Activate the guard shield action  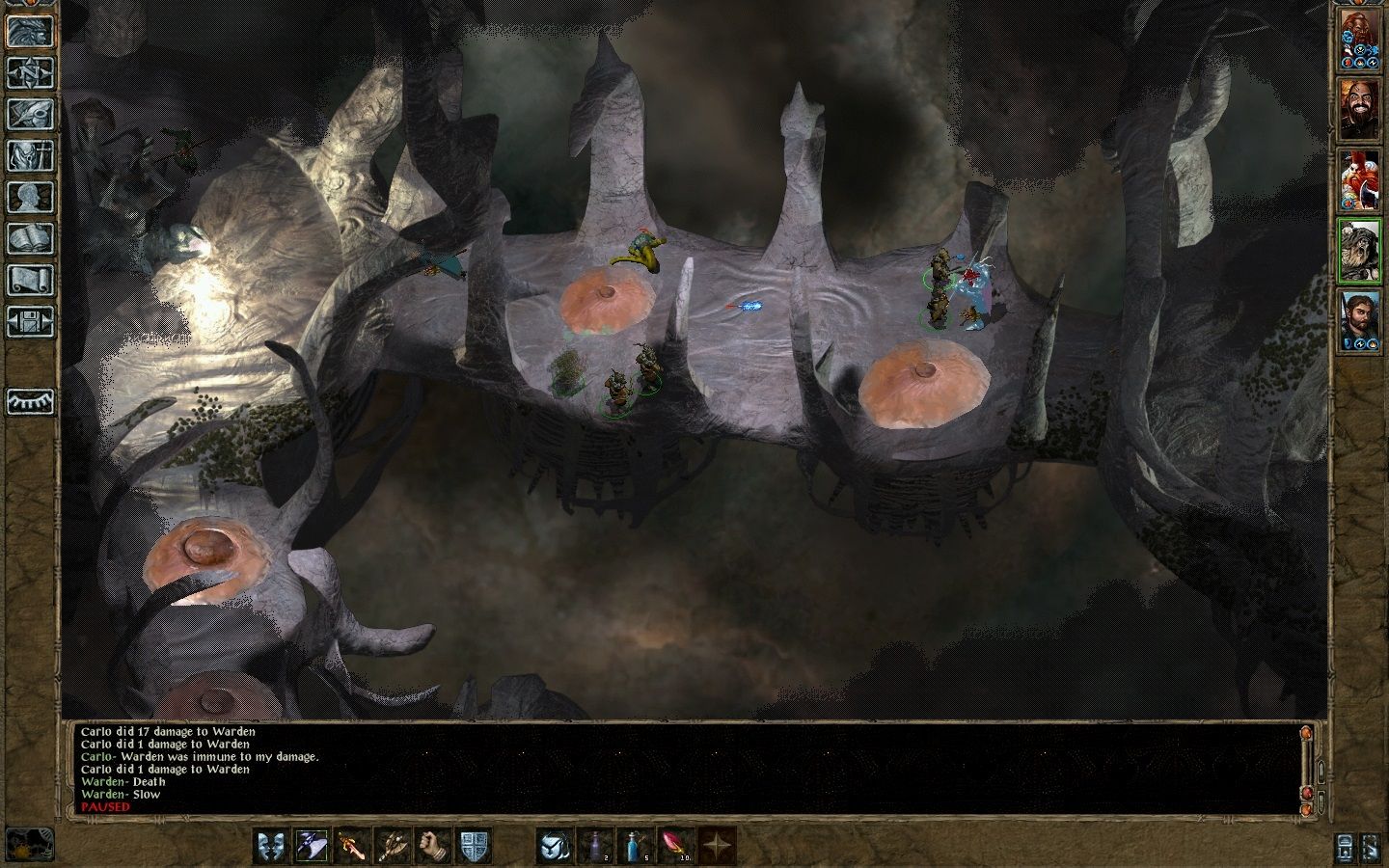click(473, 846)
